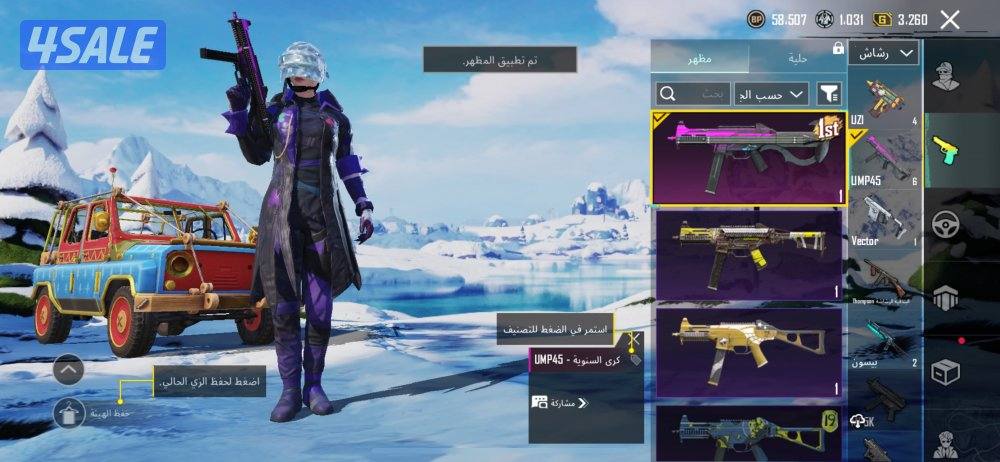The image size is (1000, 462).
Task: Open the funnel filter button
Action: (x=829, y=94)
